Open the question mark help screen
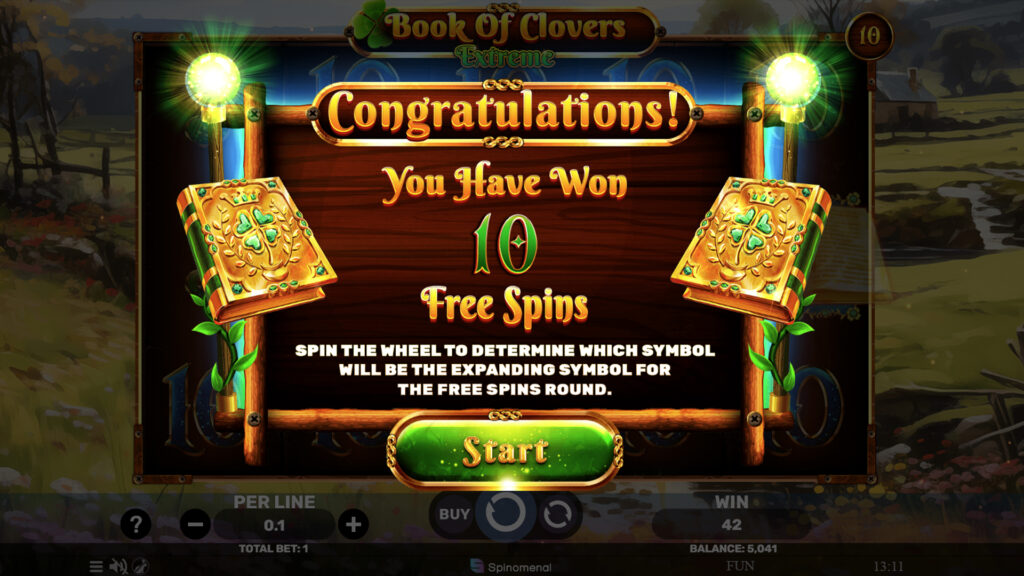The image size is (1024, 576). (x=136, y=523)
